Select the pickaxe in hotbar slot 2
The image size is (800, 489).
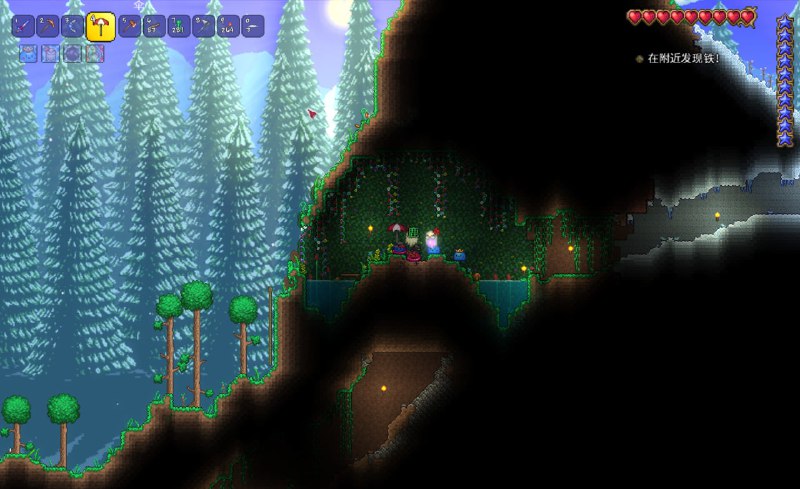48,26
